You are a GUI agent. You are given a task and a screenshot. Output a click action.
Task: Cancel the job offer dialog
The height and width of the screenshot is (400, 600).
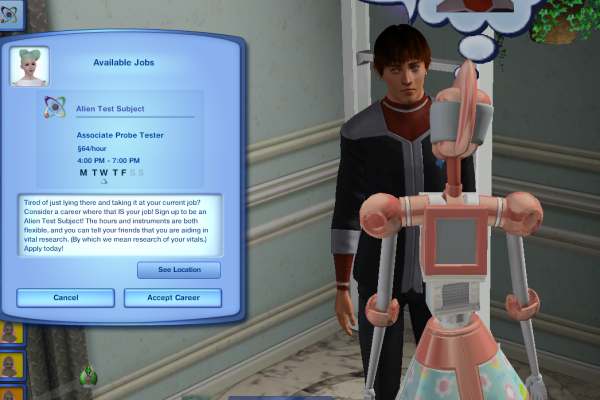click(x=65, y=298)
